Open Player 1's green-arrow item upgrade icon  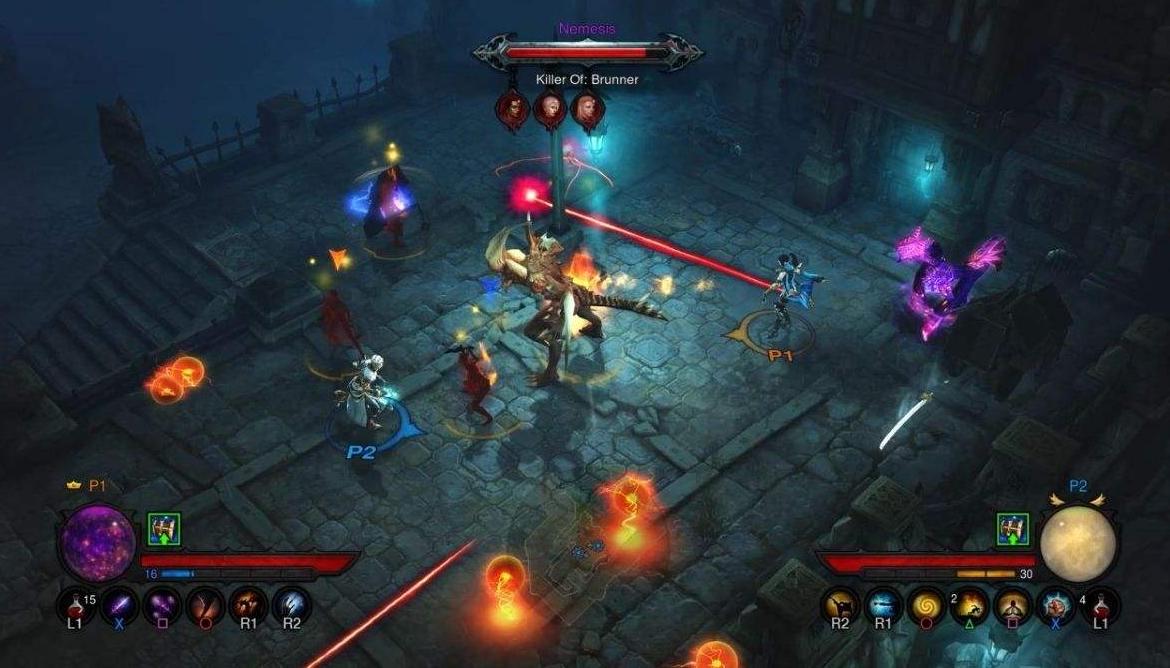pos(163,528)
